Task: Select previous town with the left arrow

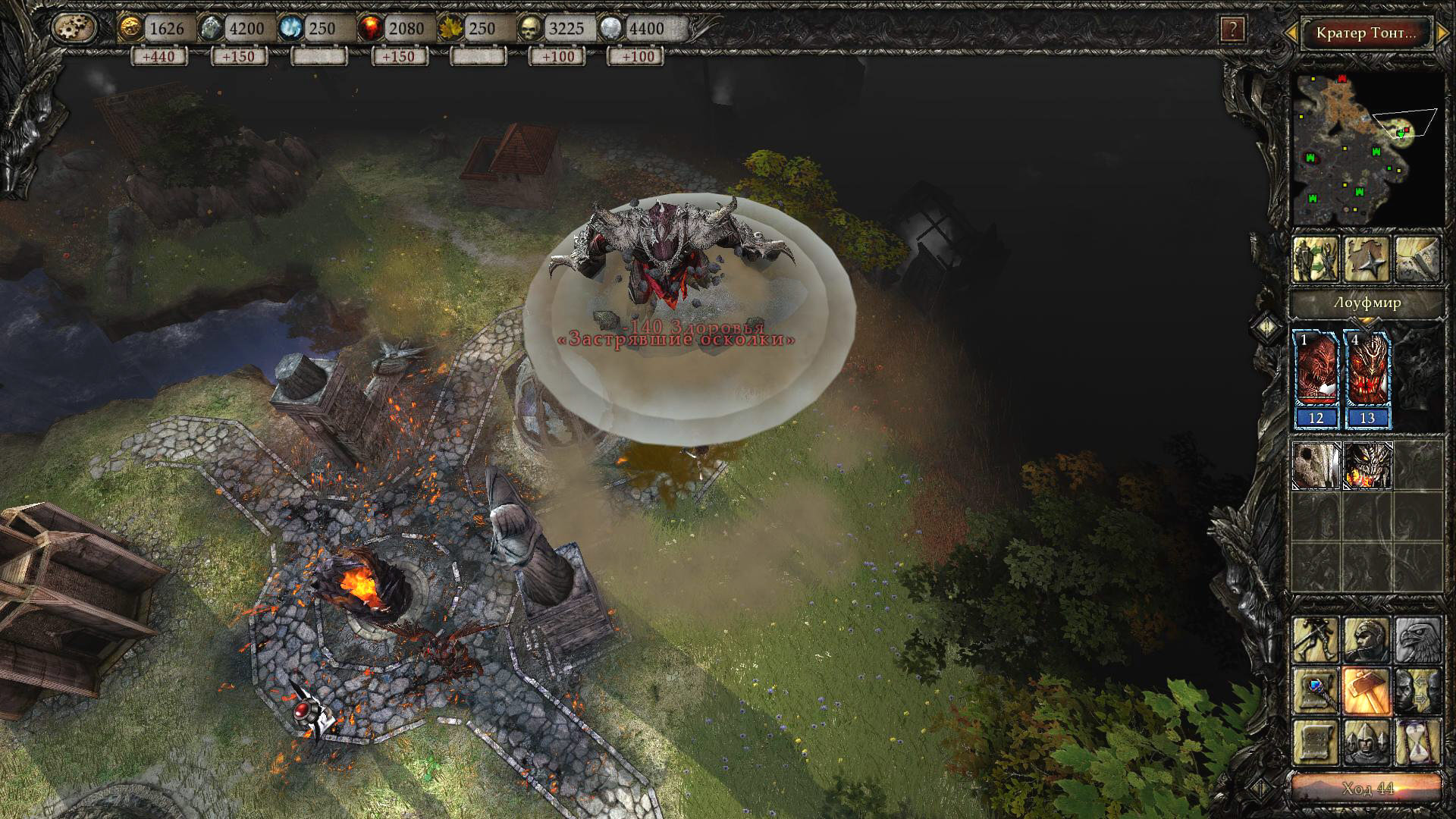Action: tap(1291, 33)
